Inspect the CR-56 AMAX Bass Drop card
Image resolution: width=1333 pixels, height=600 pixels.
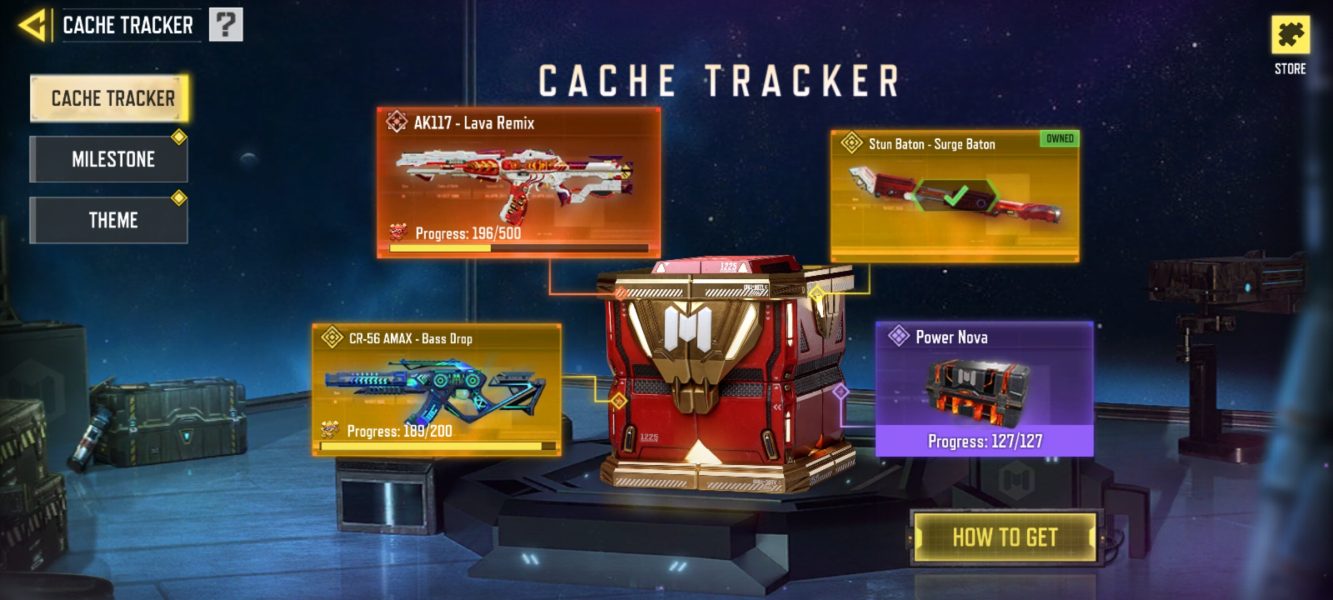coord(436,389)
